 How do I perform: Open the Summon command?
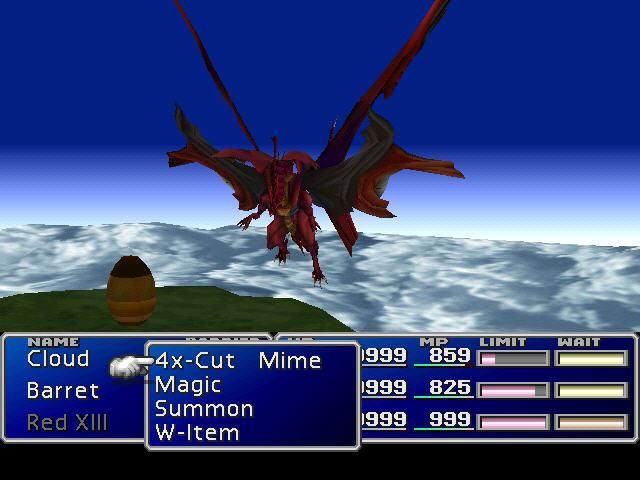(x=204, y=409)
